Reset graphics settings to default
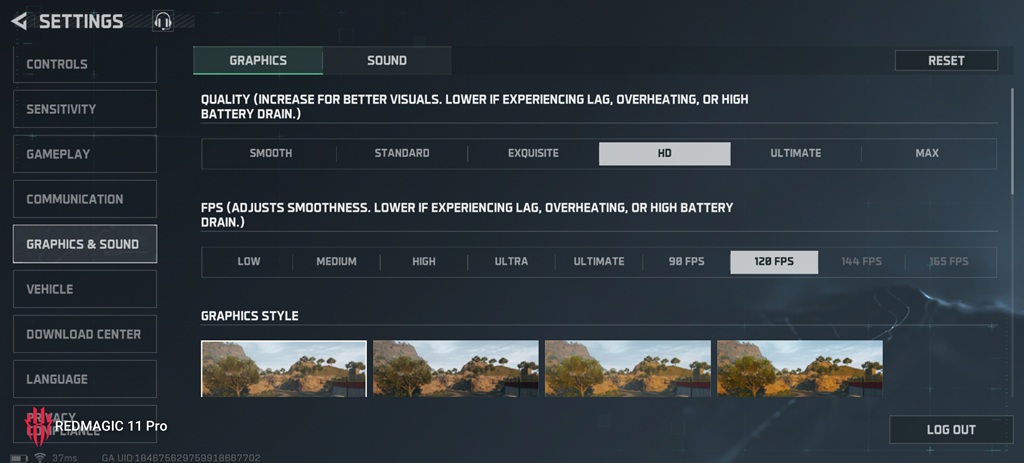 pyautogui.click(x=946, y=60)
